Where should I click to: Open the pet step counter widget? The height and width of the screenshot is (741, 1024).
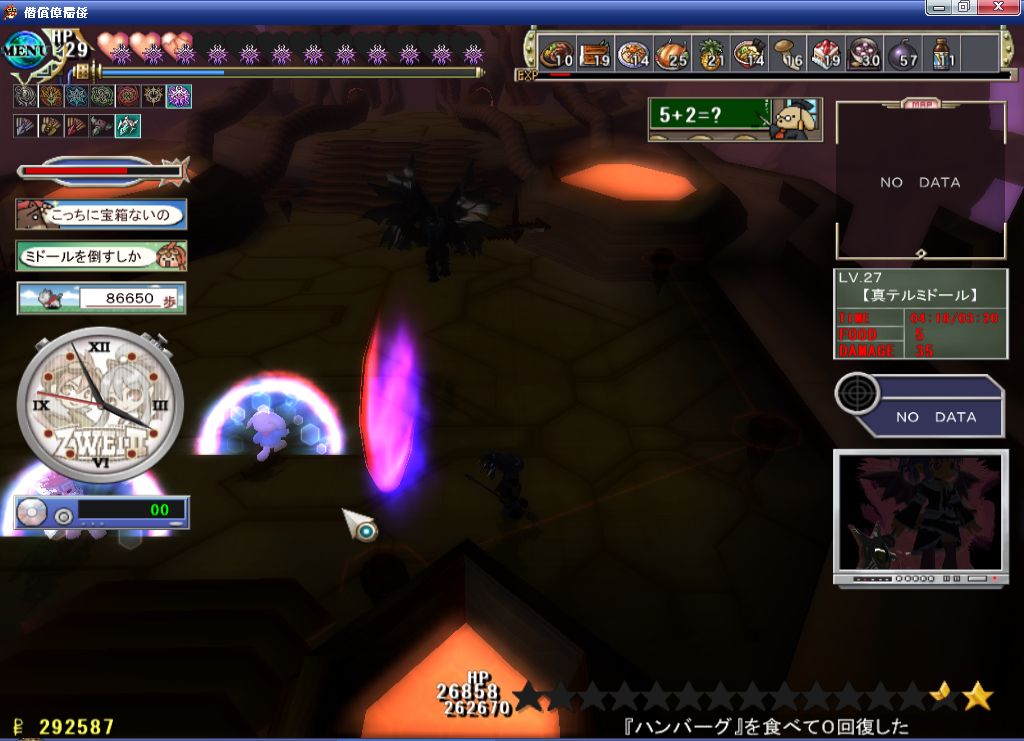point(101,298)
